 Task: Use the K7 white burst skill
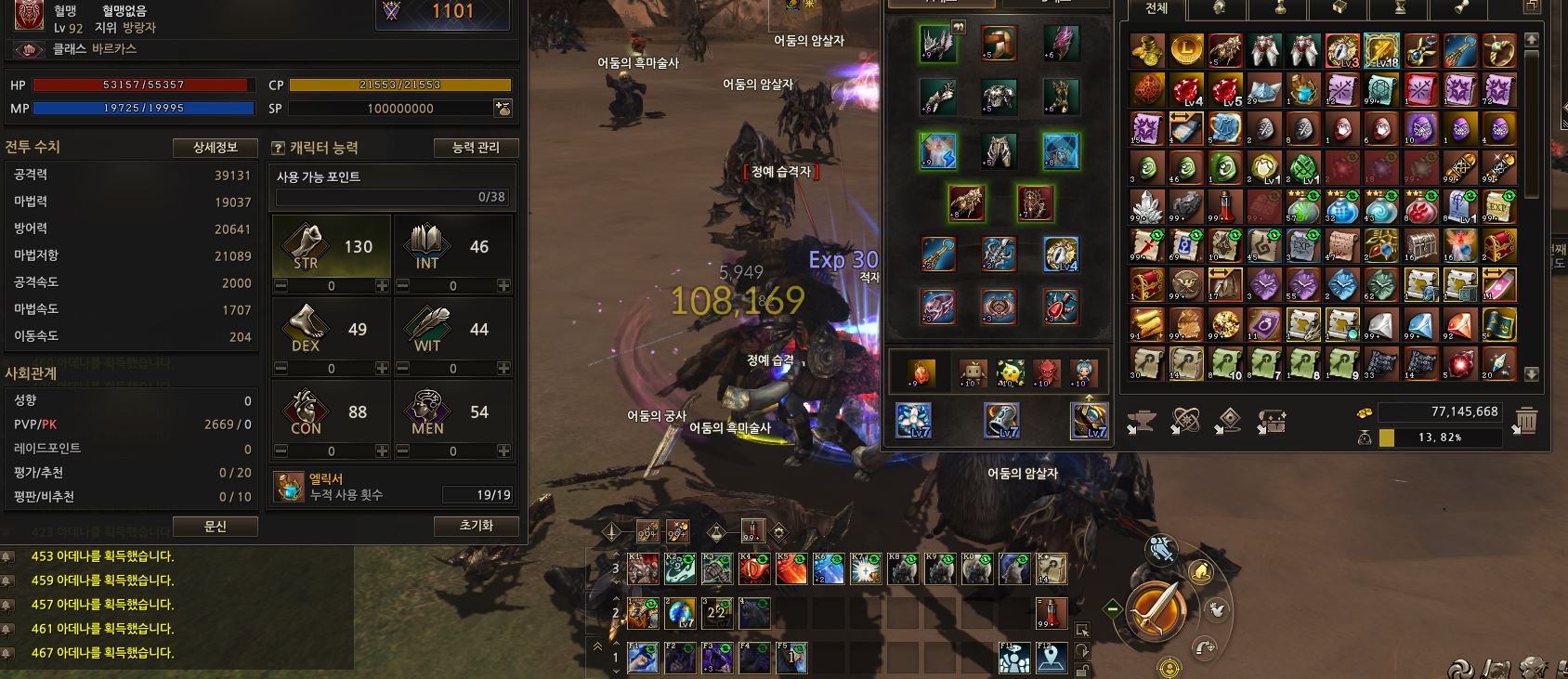point(866,568)
